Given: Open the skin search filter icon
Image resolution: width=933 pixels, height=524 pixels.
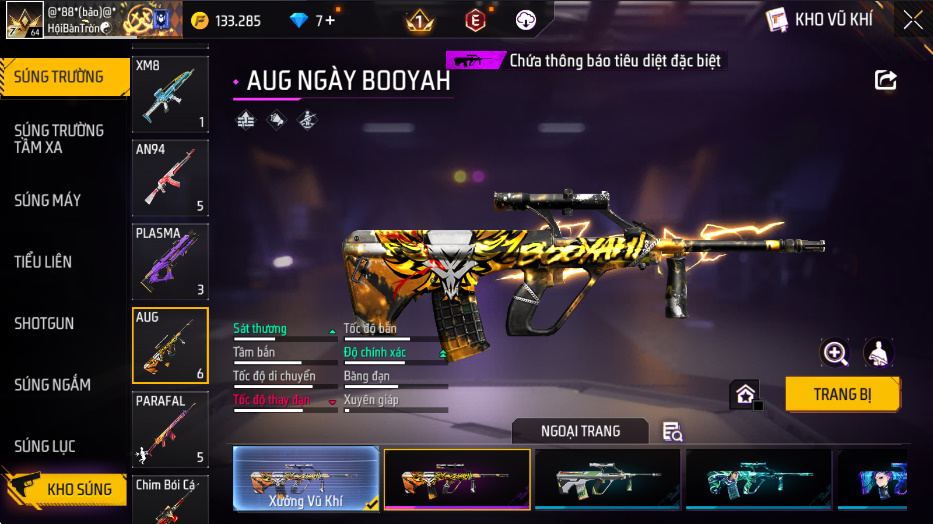Looking at the screenshot, I should 672,432.
